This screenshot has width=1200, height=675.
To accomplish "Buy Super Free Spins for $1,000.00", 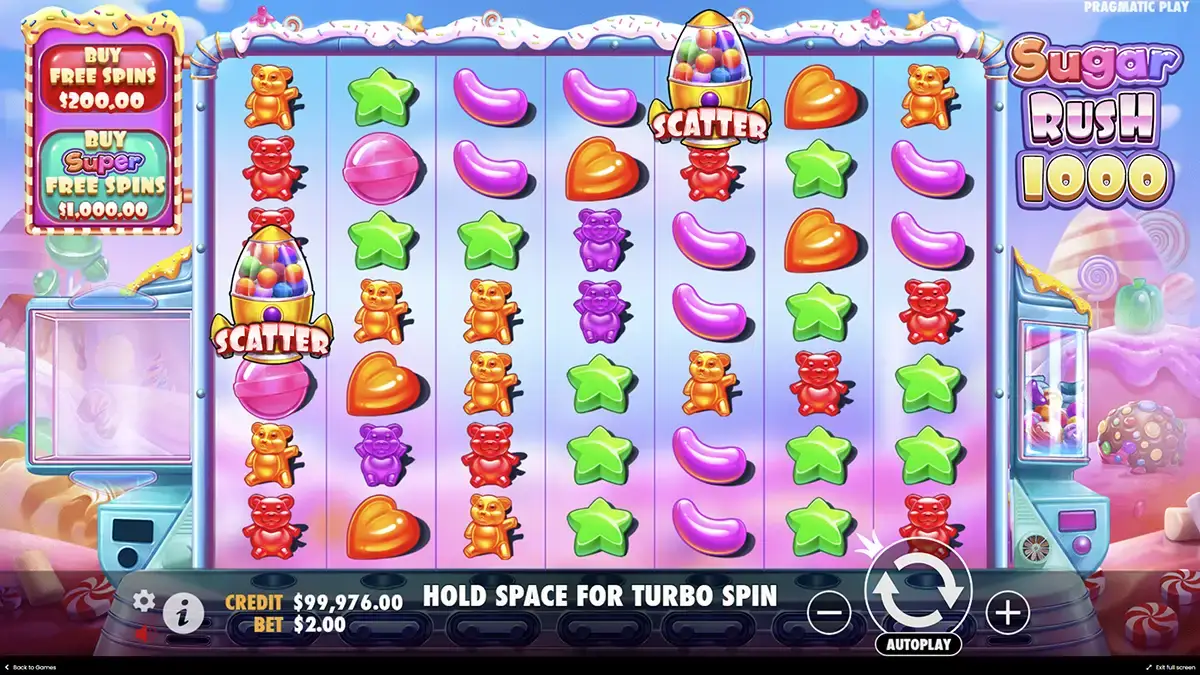I will (x=105, y=177).
